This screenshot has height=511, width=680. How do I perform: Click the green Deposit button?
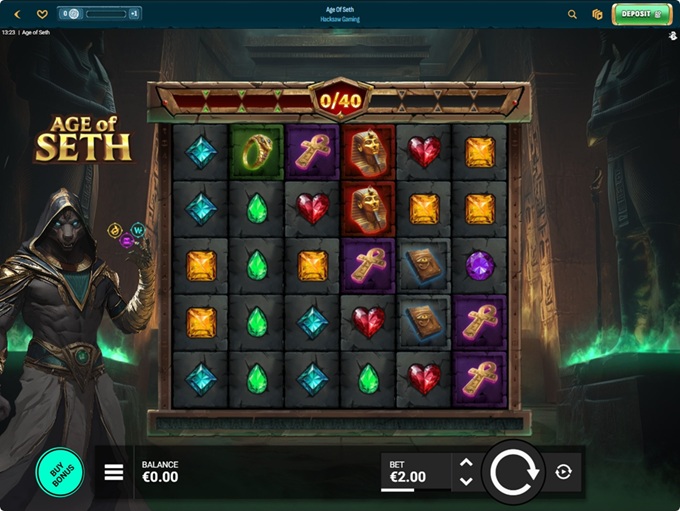(641, 14)
